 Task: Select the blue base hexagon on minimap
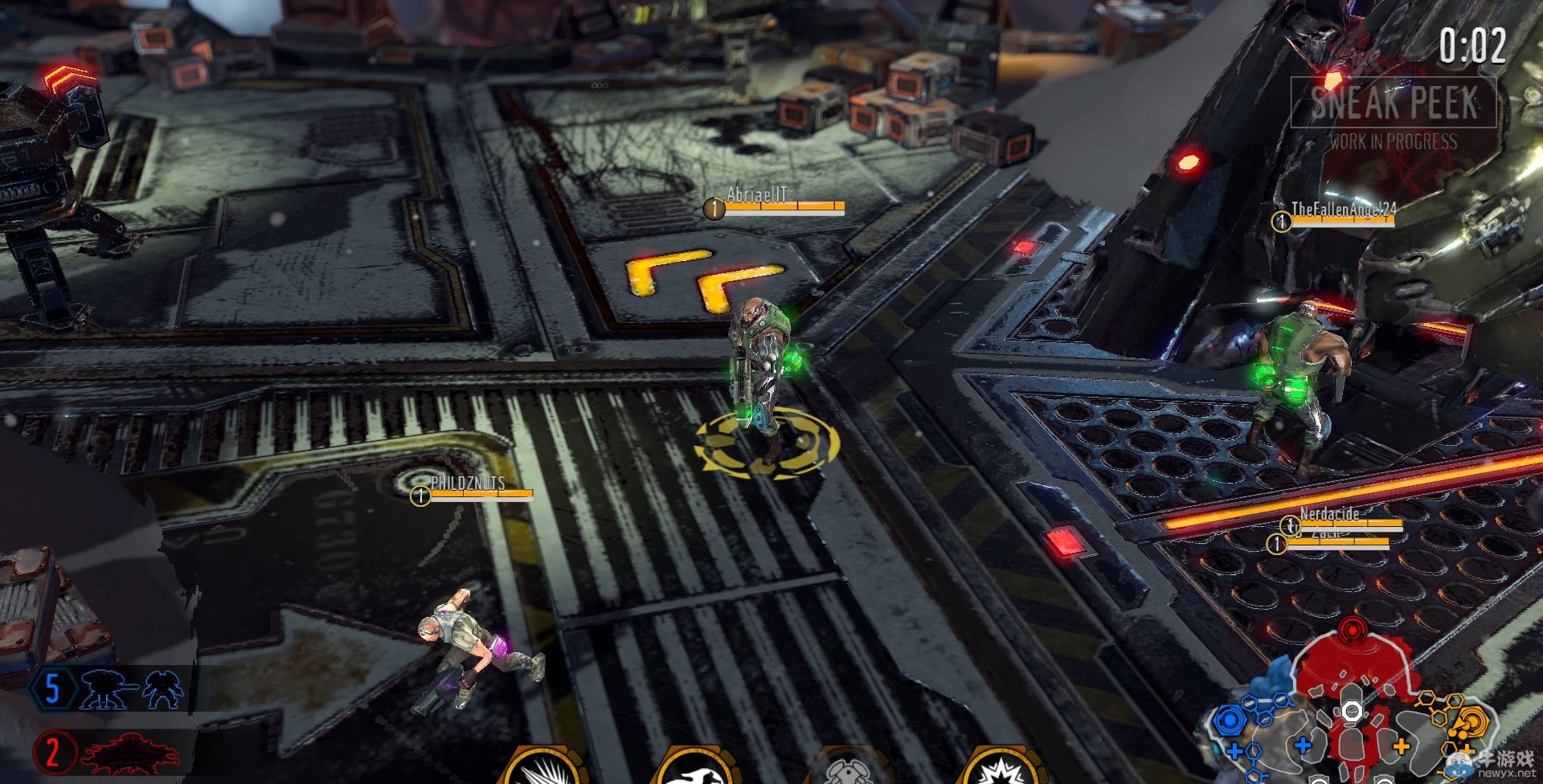[x=1227, y=720]
